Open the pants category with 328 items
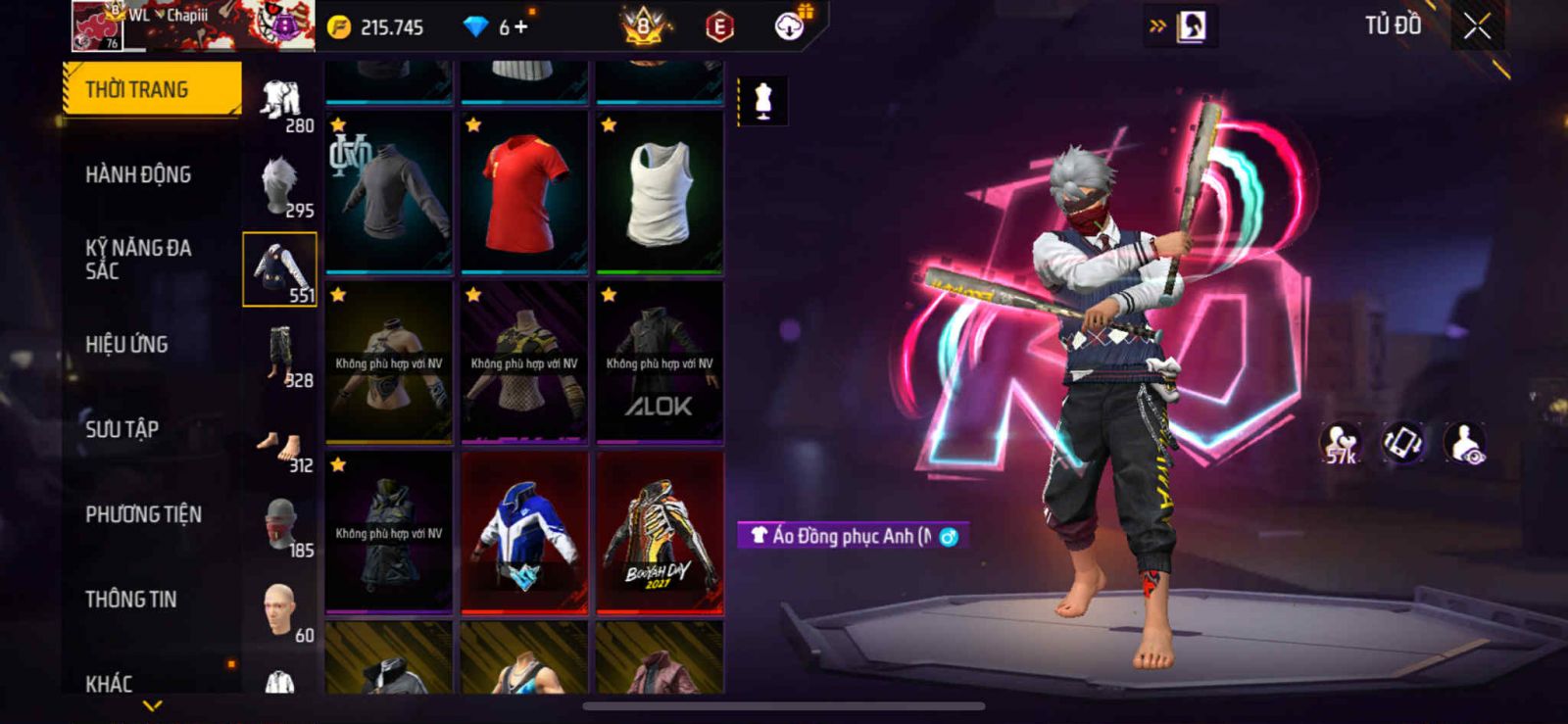 pyautogui.click(x=281, y=356)
